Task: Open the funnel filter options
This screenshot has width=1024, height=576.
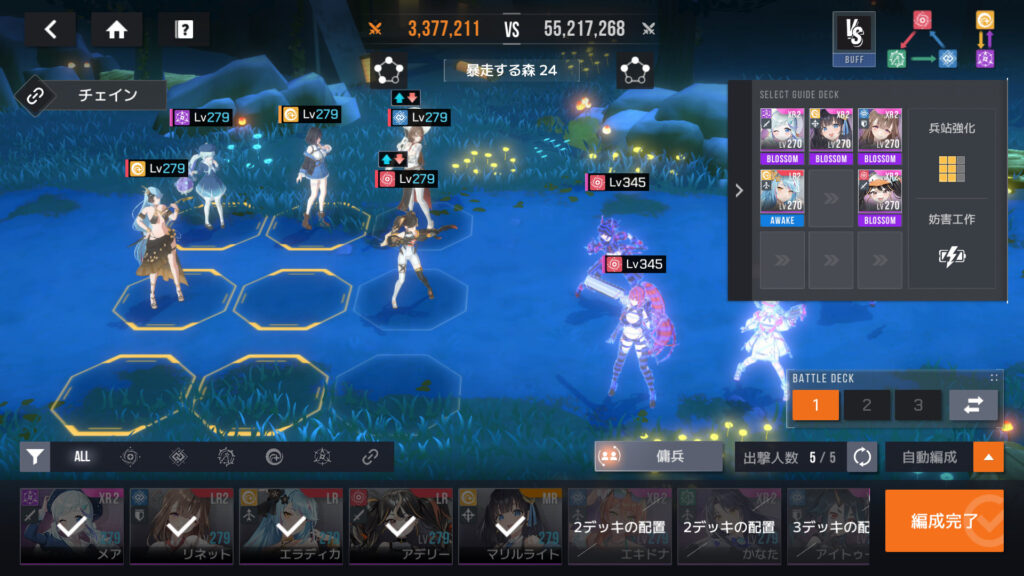Action: point(35,457)
